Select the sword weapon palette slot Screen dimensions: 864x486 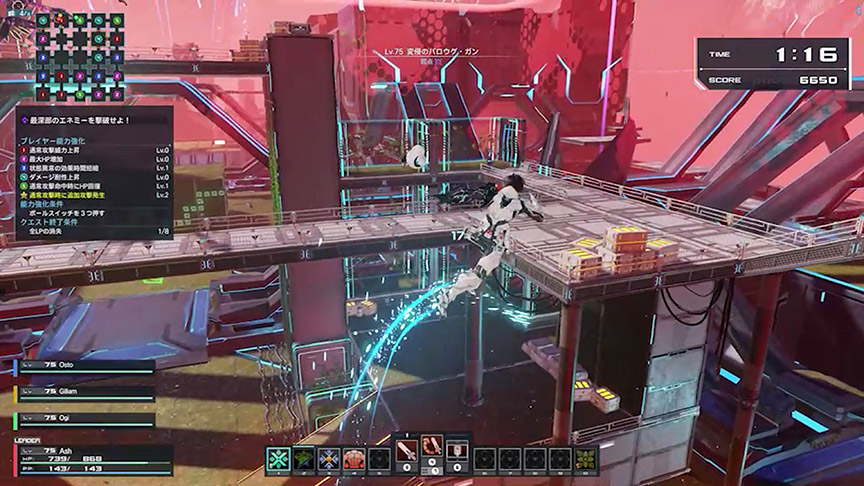406,451
